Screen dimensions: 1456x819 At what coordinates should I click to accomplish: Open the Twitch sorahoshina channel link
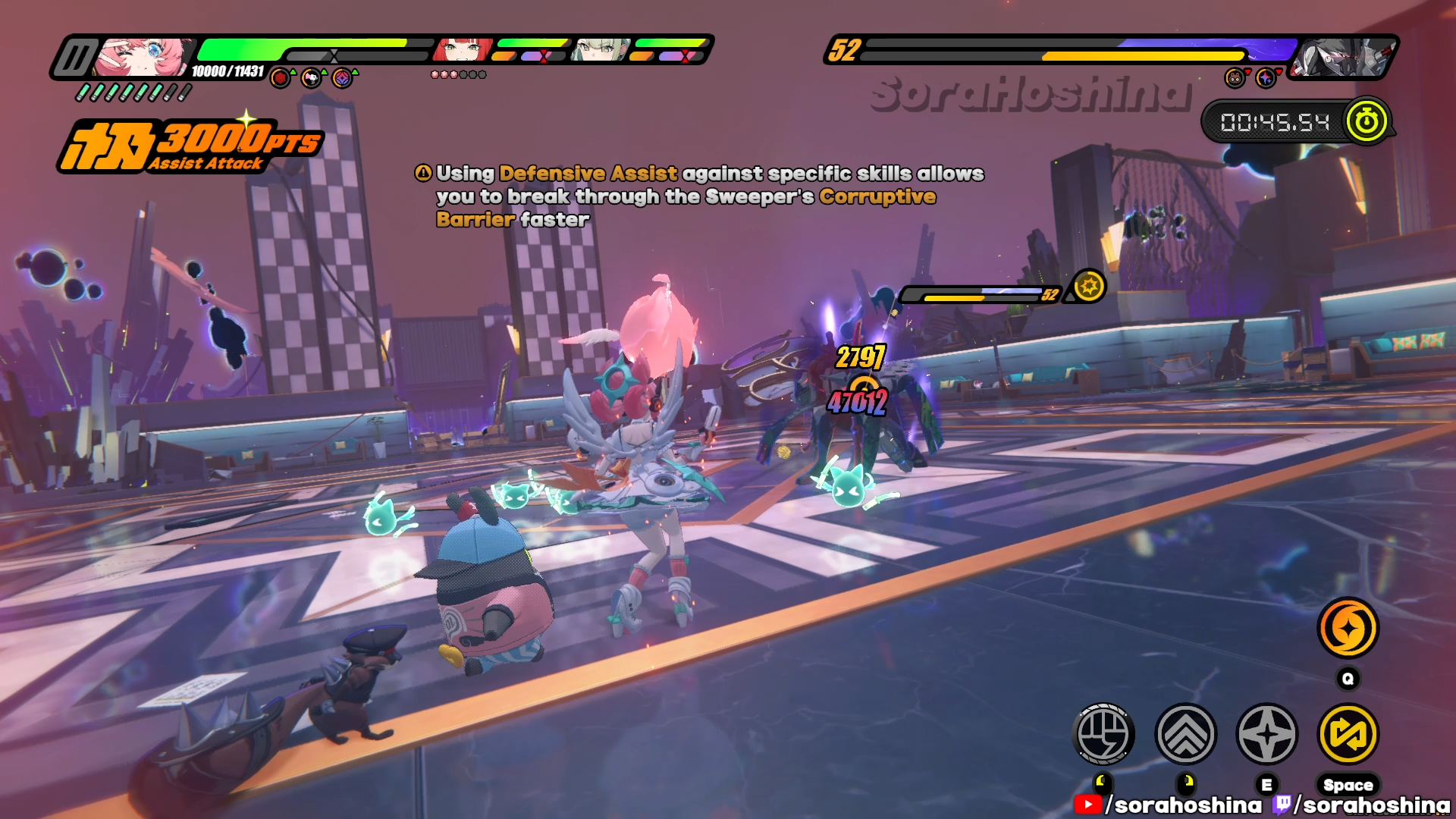[1362, 805]
